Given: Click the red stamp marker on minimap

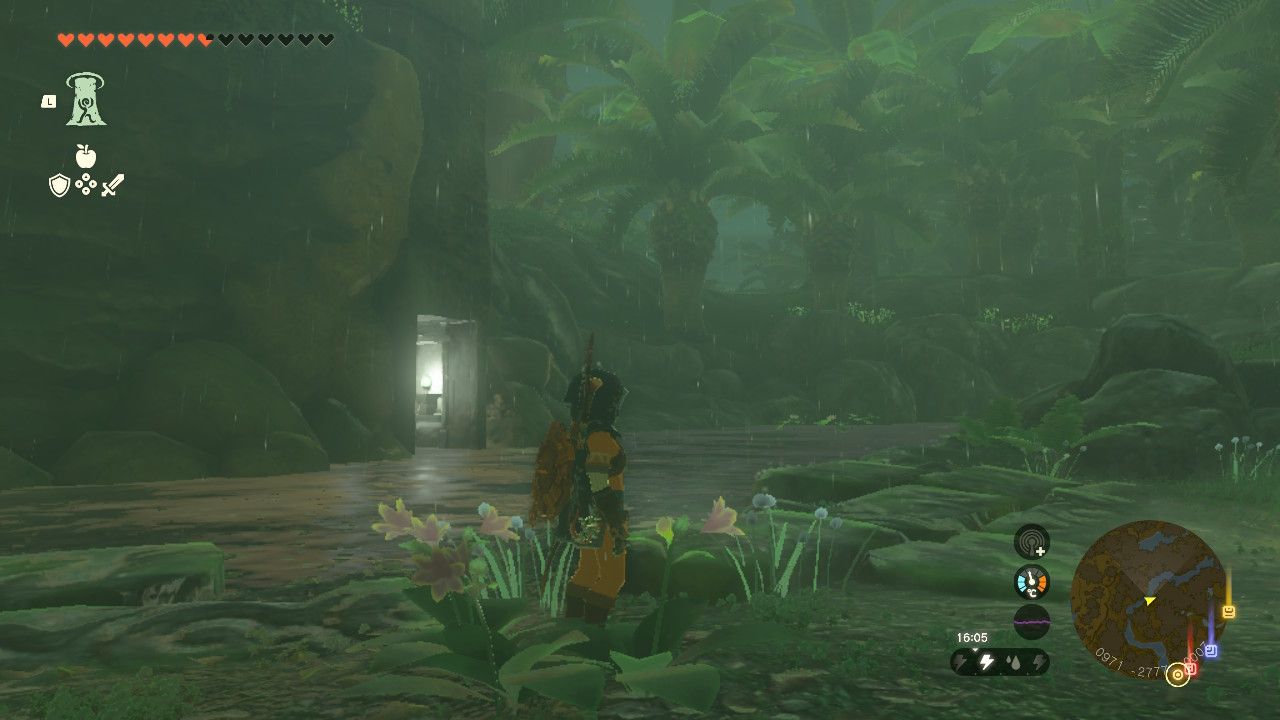Looking at the screenshot, I should [x=1191, y=668].
